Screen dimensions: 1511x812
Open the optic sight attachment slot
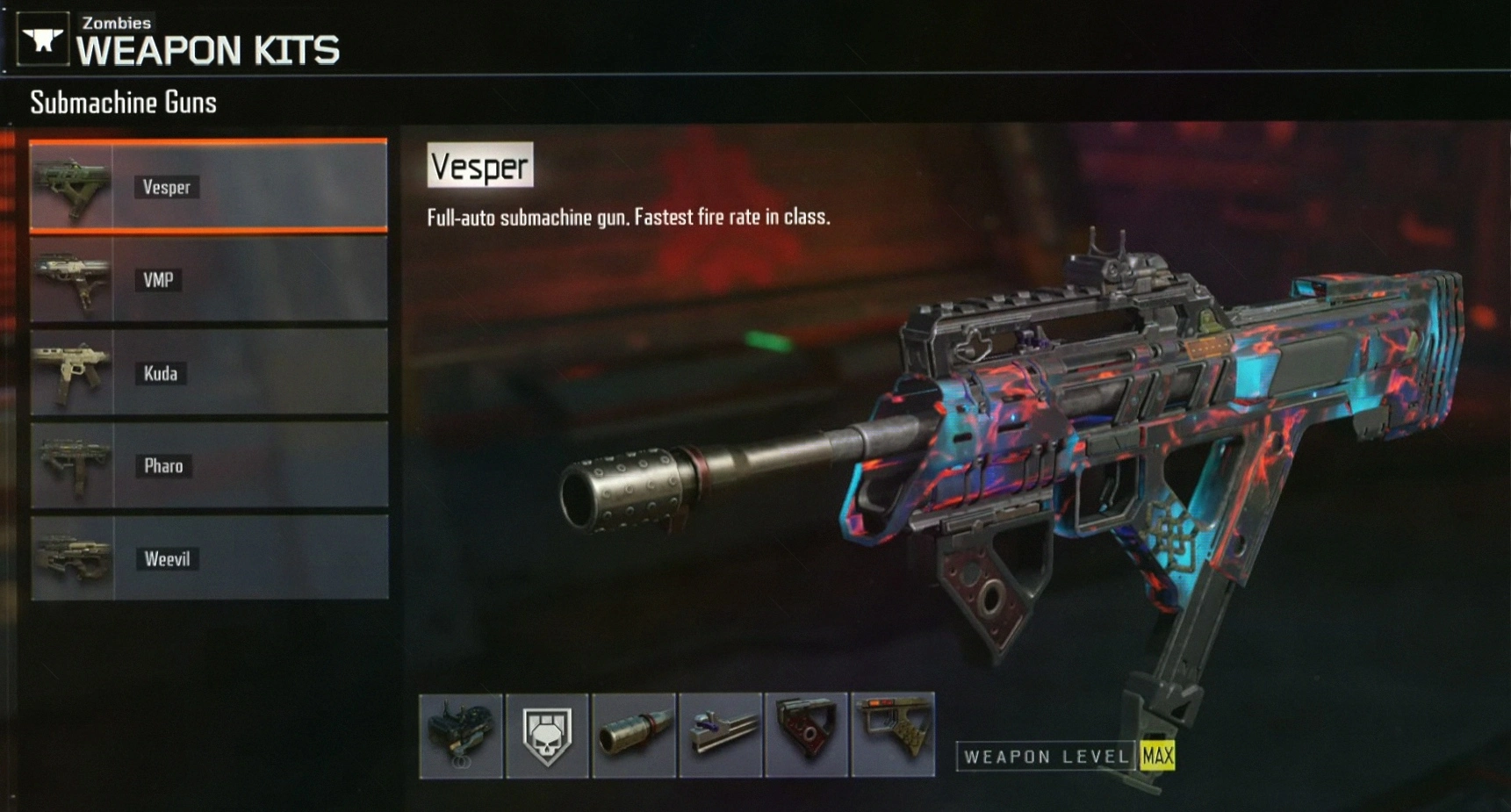[x=461, y=735]
